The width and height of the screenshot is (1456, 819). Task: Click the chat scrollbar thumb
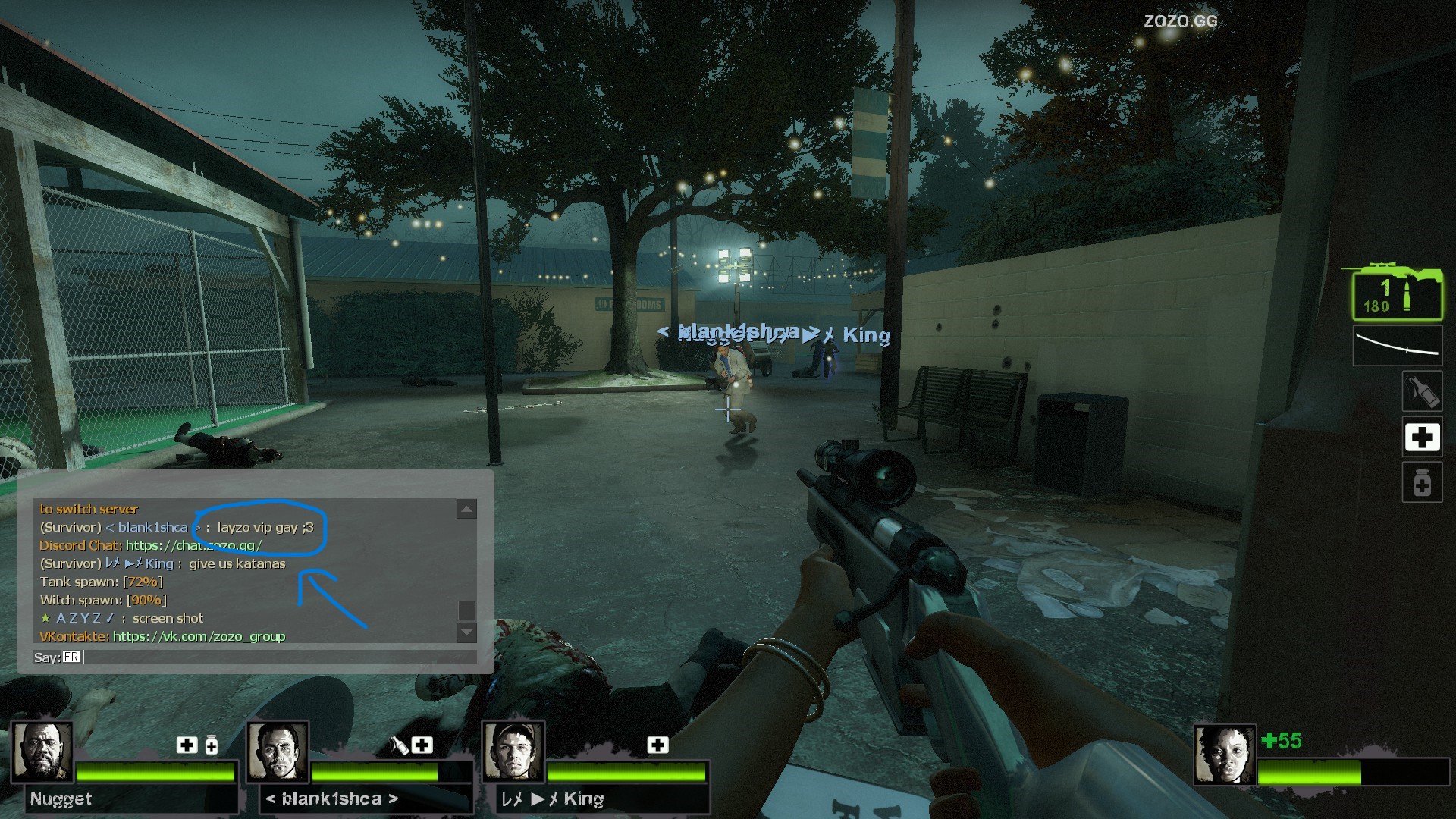pyautogui.click(x=466, y=610)
